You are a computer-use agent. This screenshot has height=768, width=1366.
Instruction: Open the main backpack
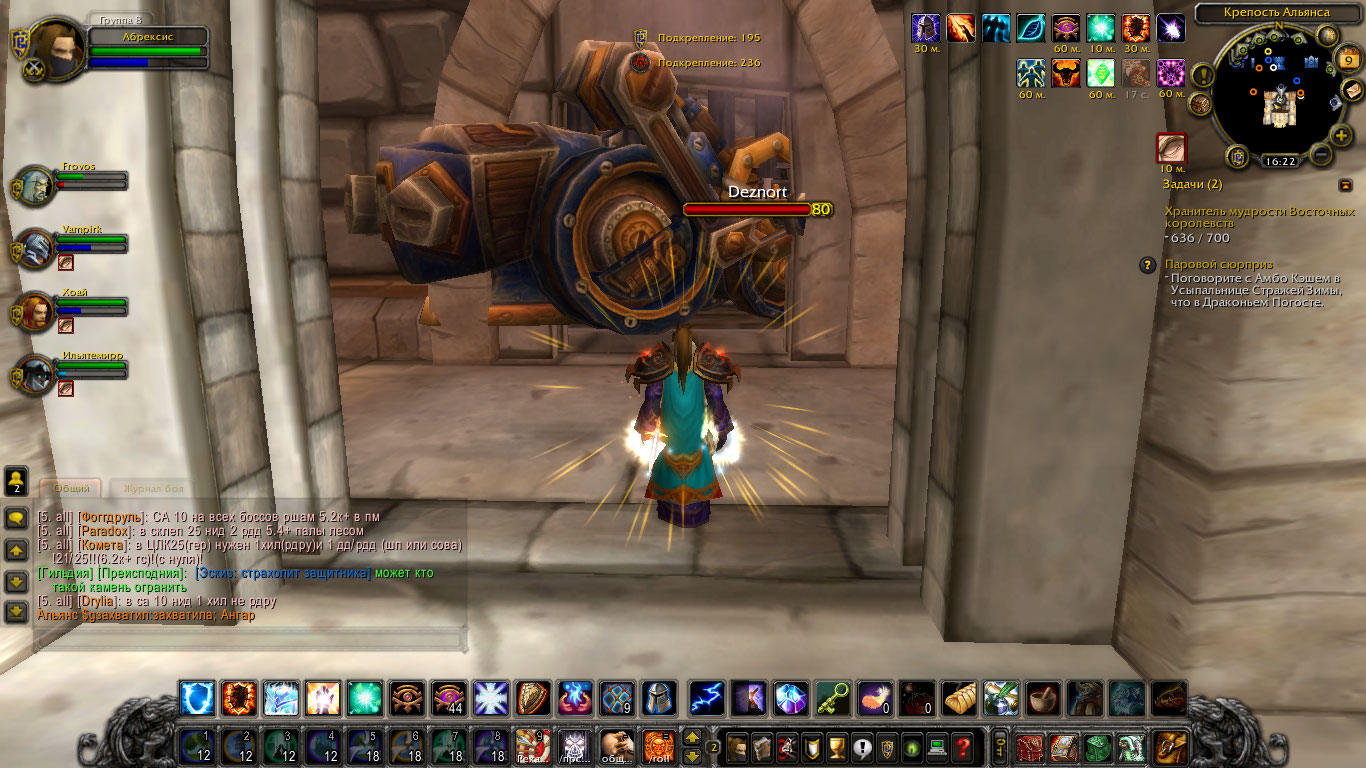[x=1171, y=747]
